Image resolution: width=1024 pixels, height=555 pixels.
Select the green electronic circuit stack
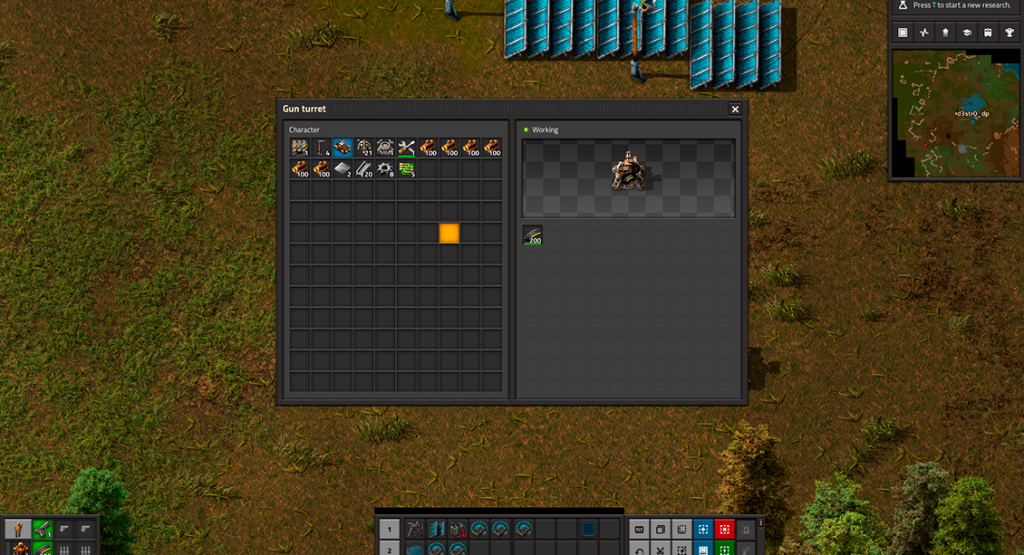pyautogui.click(x=407, y=169)
